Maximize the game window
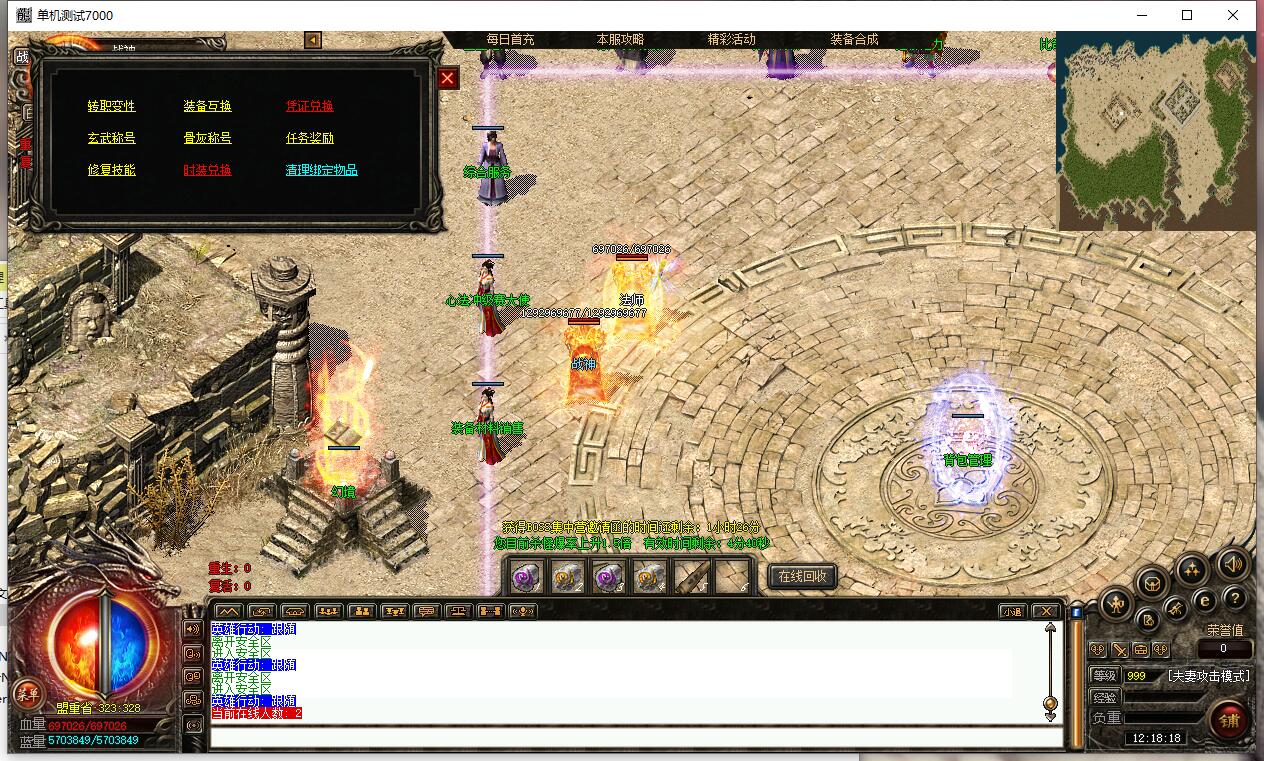The height and width of the screenshot is (761, 1264). (x=1187, y=15)
